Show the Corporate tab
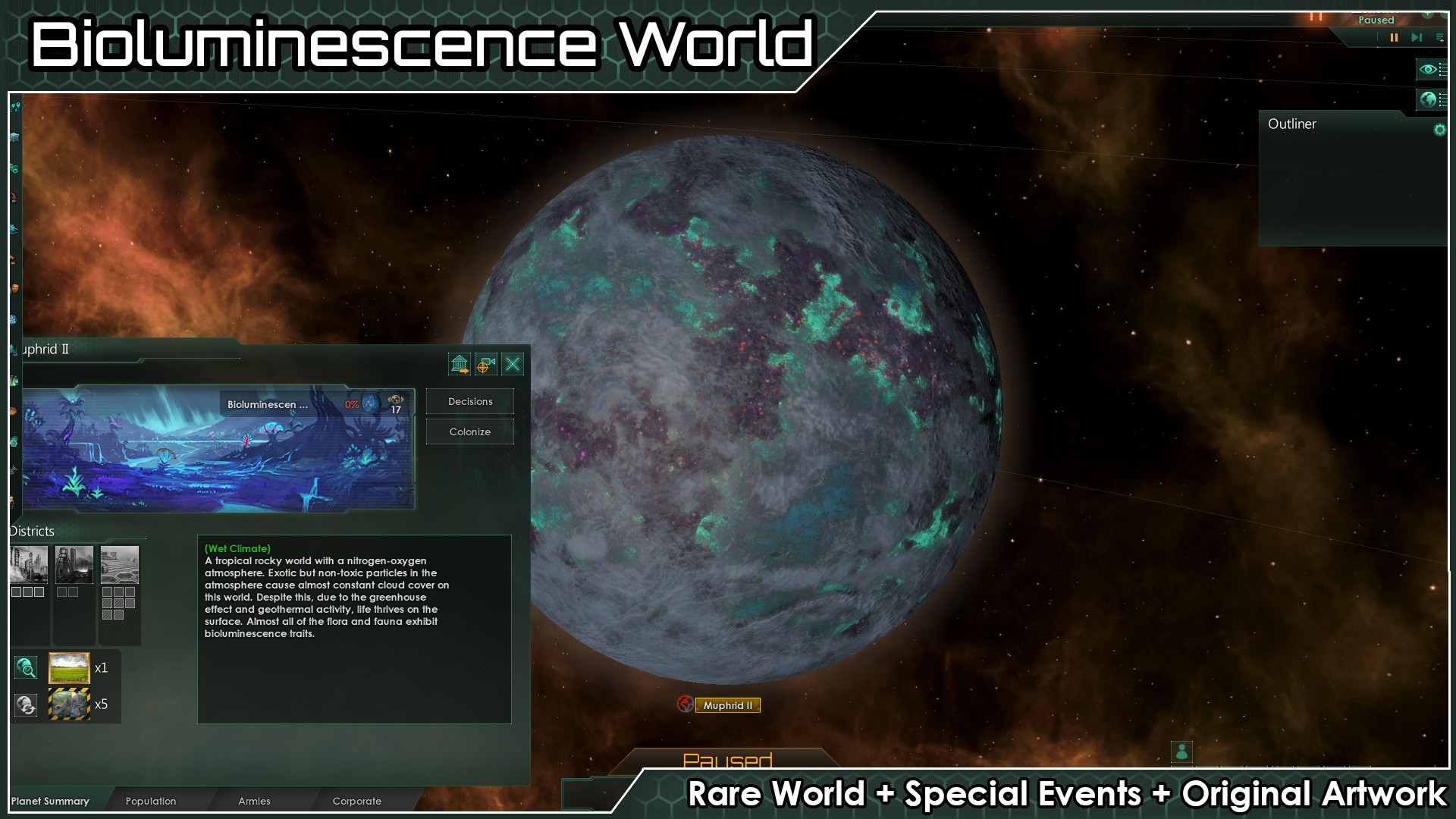 357,801
